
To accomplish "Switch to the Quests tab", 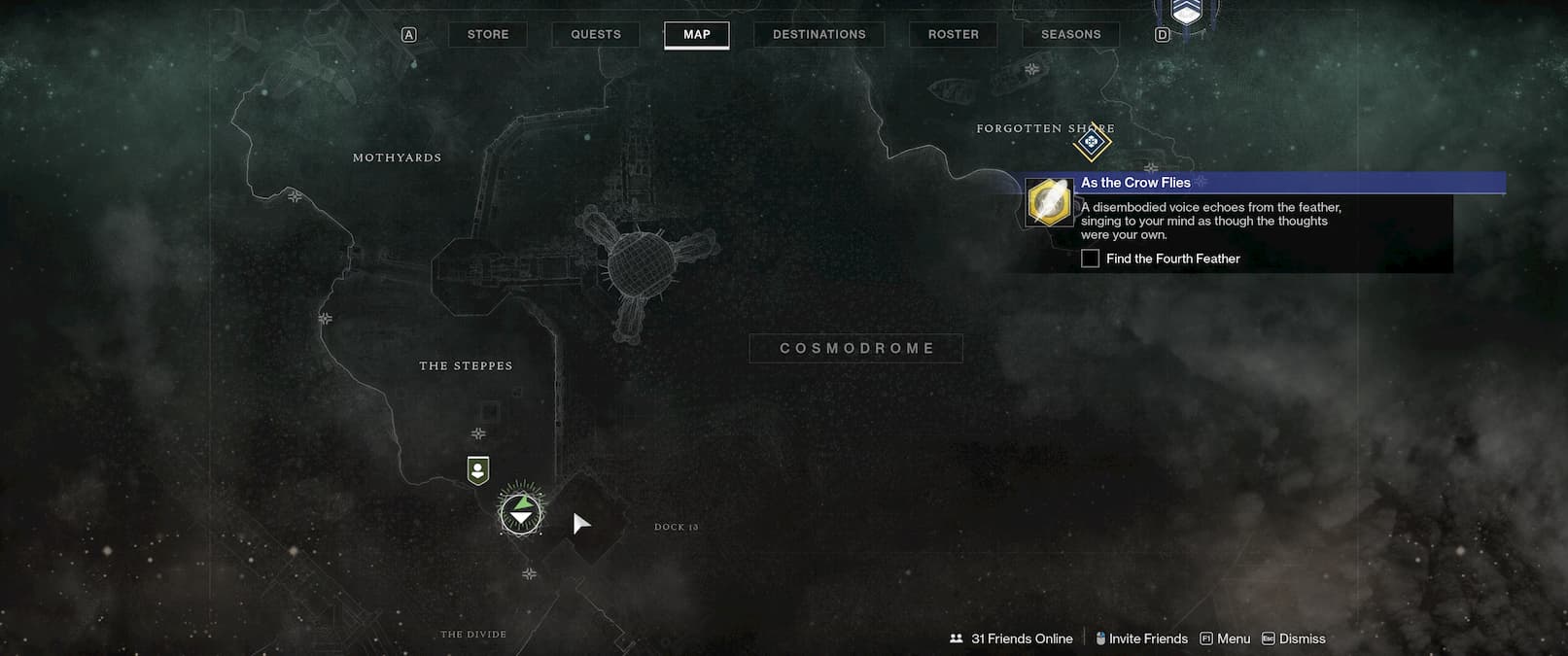I will 596,35.
